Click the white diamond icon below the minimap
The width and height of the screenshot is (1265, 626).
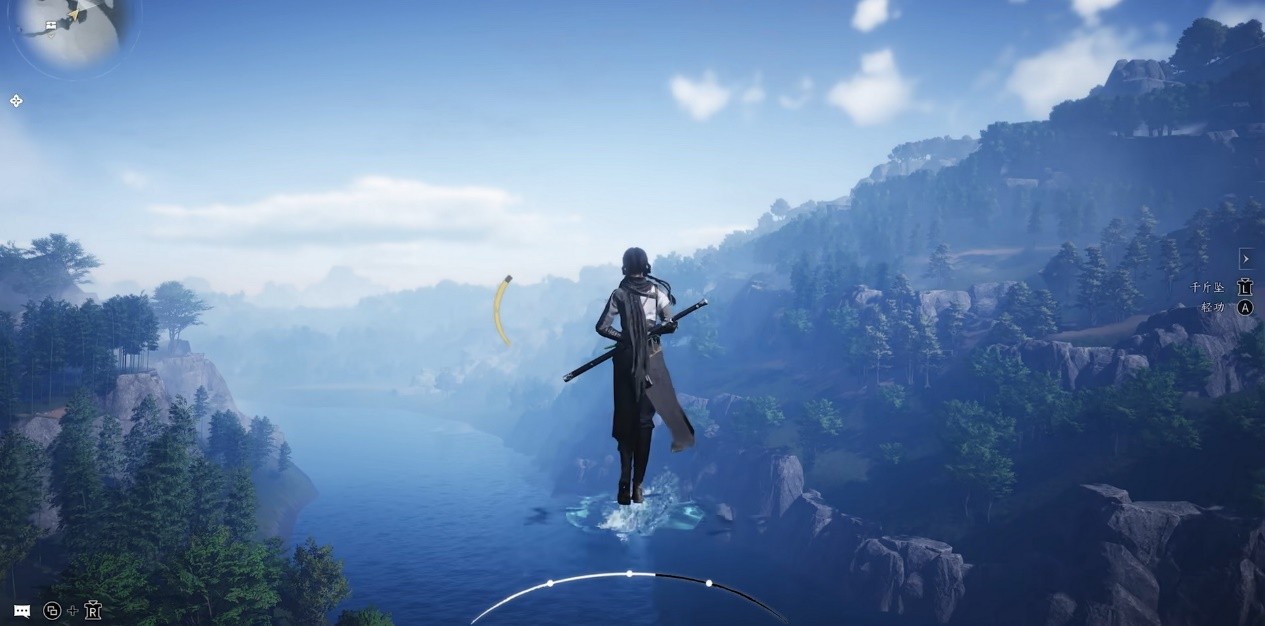[16, 101]
